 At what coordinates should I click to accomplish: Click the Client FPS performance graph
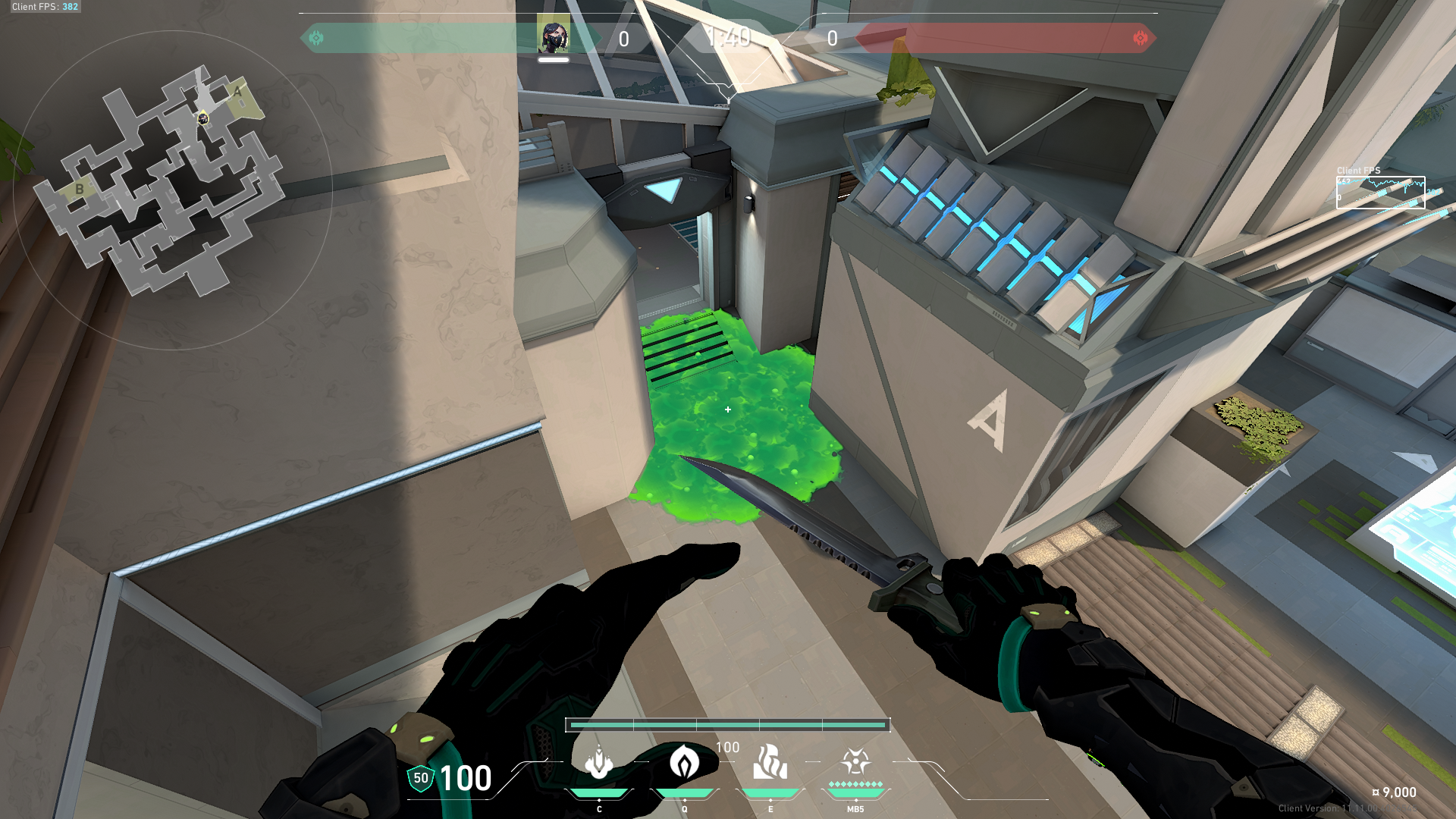click(1380, 193)
